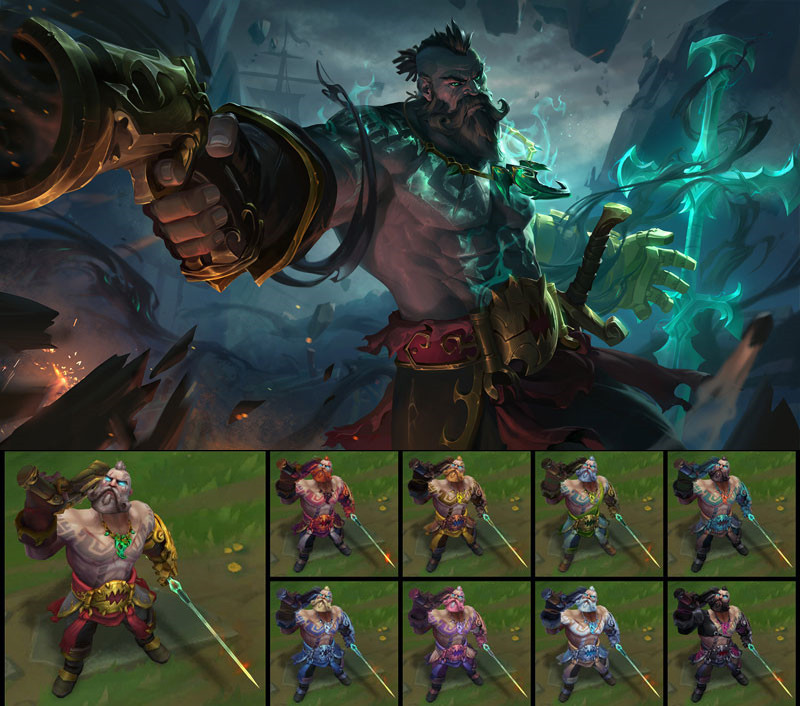Choose the dark-bearded teal chroma thumbnail
The width and height of the screenshot is (800, 706).
(x=732, y=510)
